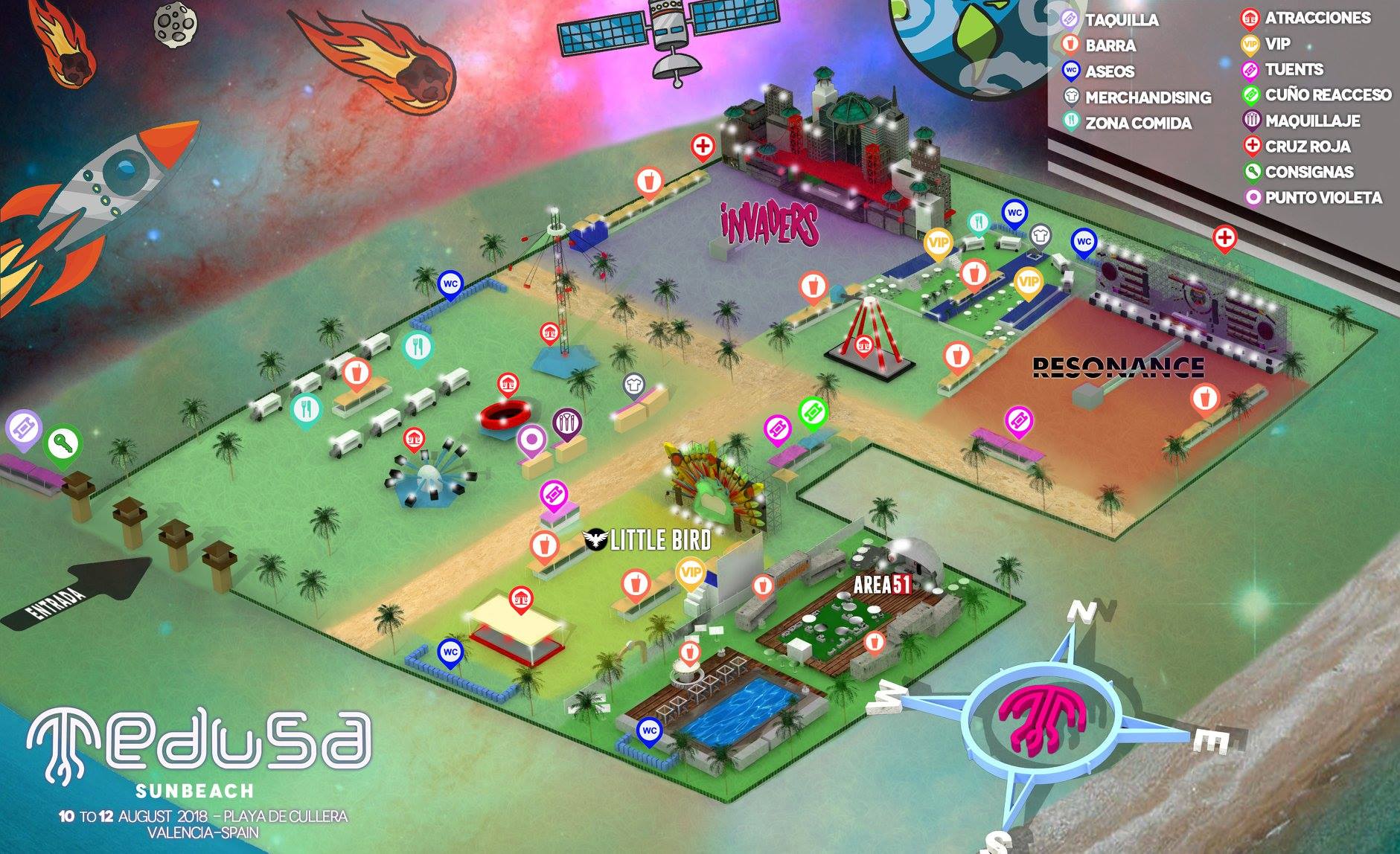Click the VIP entry in the legend

[1277, 44]
